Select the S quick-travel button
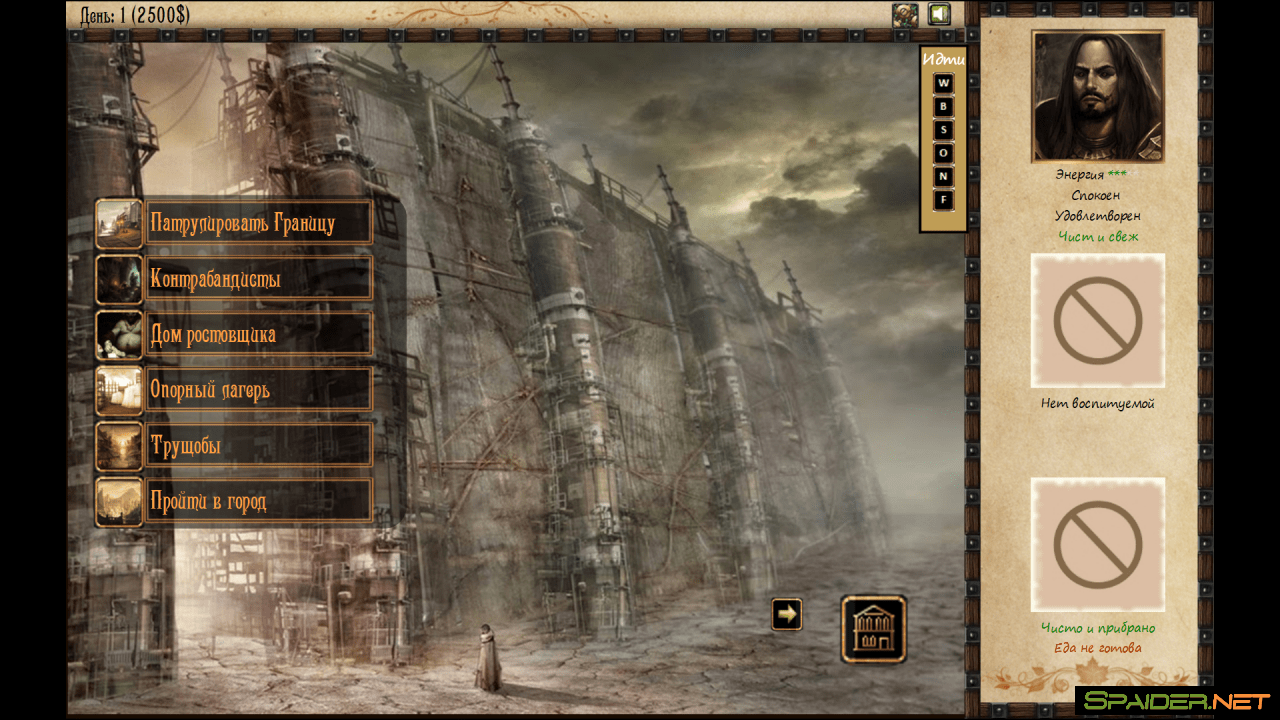The width and height of the screenshot is (1280, 720). tap(943, 129)
